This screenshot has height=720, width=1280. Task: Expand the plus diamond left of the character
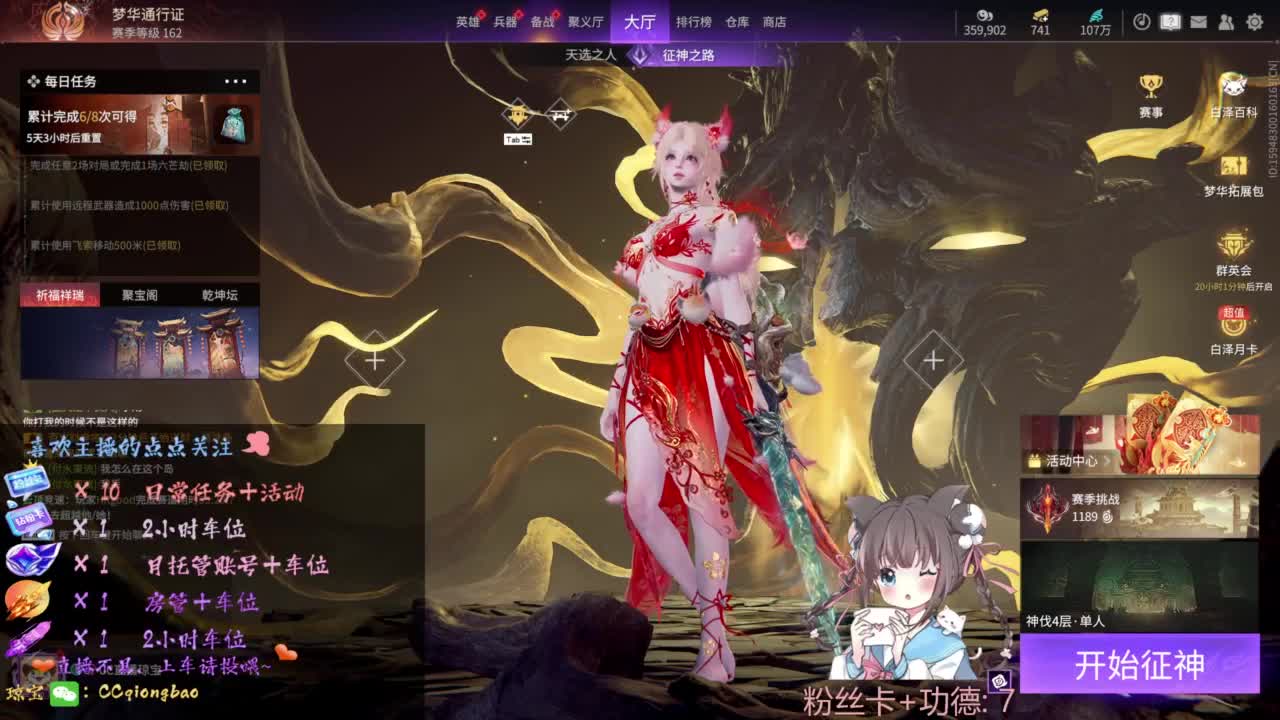[375, 360]
